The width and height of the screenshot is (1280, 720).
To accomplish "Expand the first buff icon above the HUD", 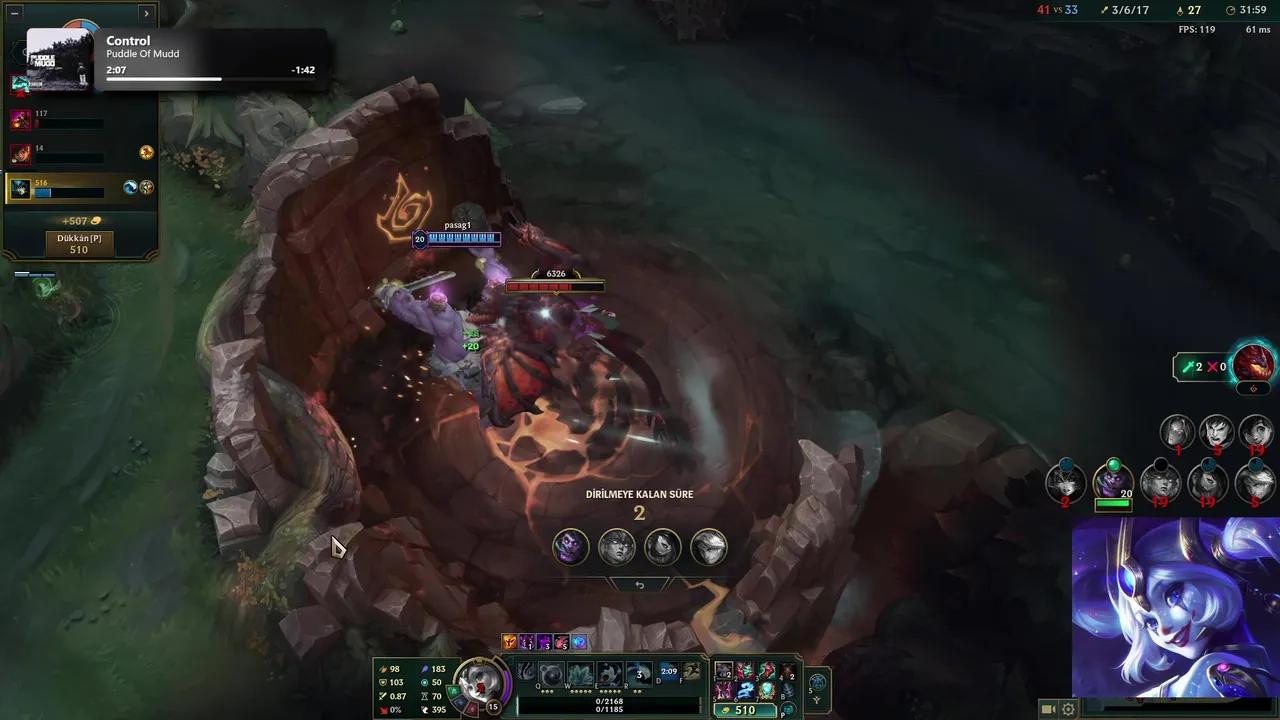I will click(x=510, y=642).
